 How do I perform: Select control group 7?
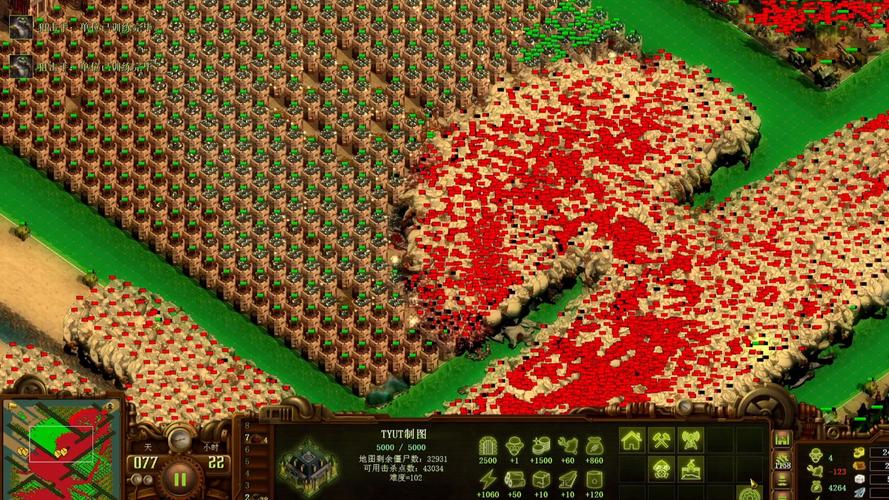(248, 439)
